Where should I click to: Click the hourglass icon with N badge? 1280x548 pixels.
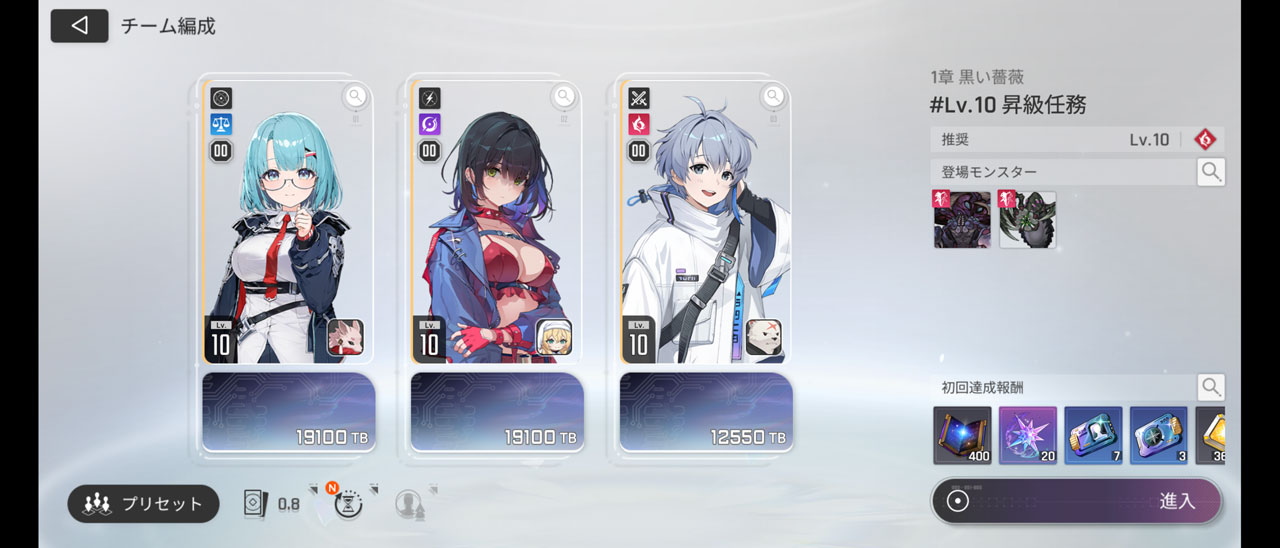point(348,503)
